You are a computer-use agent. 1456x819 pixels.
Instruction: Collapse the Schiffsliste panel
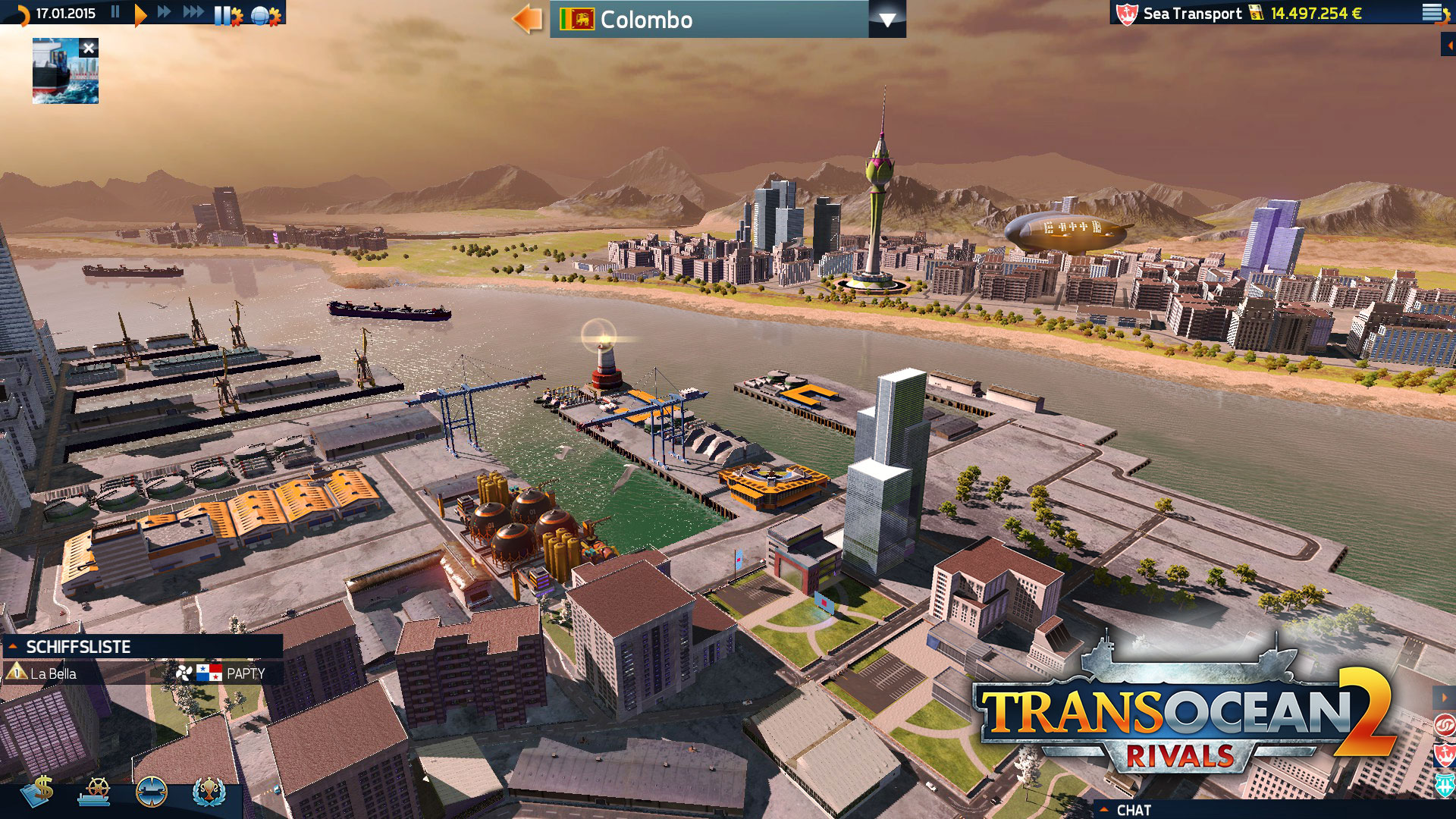(x=13, y=646)
